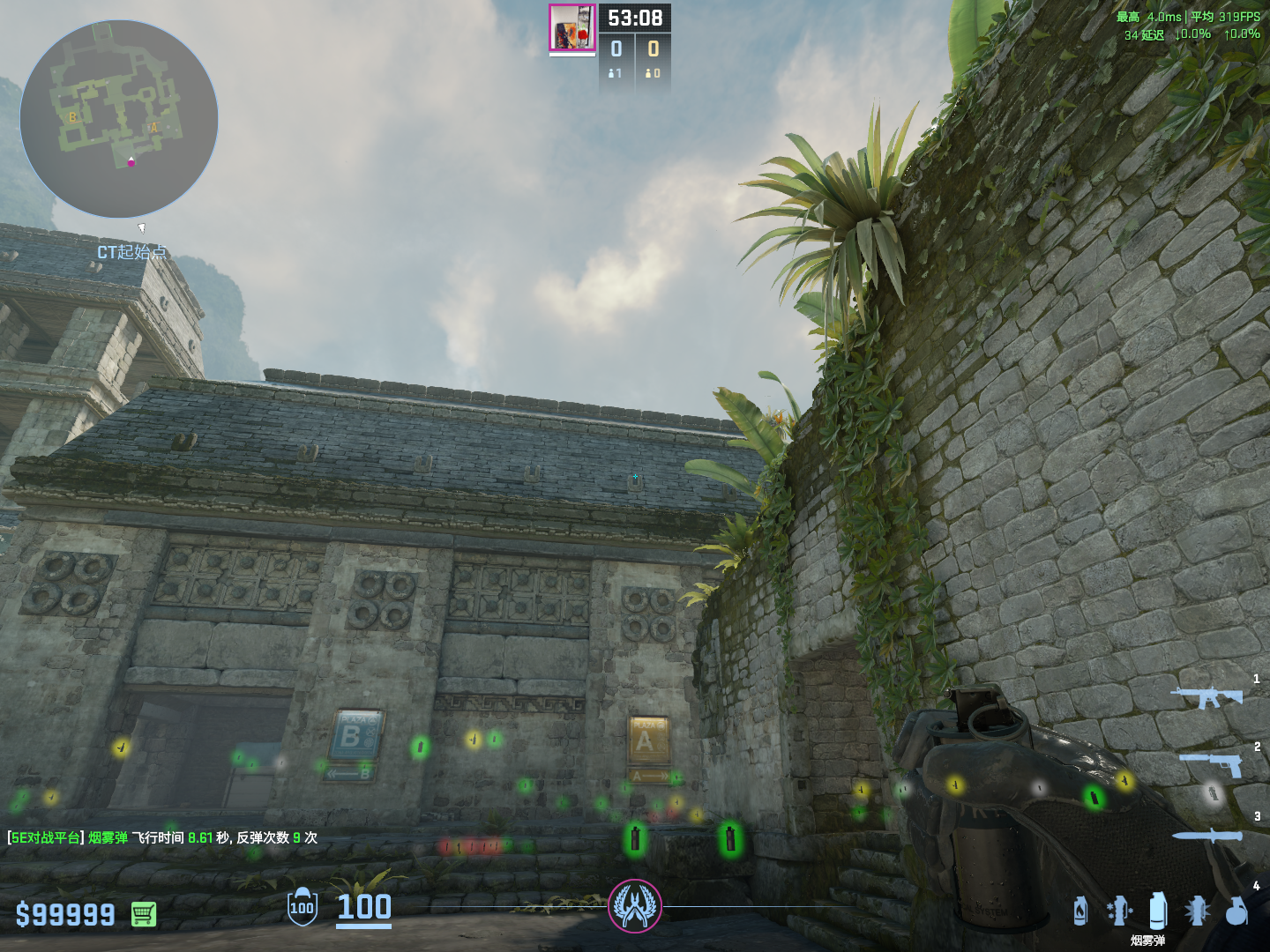Click the circular radar minimap
The width and height of the screenshot is (1270, 952).
[119, 119]
